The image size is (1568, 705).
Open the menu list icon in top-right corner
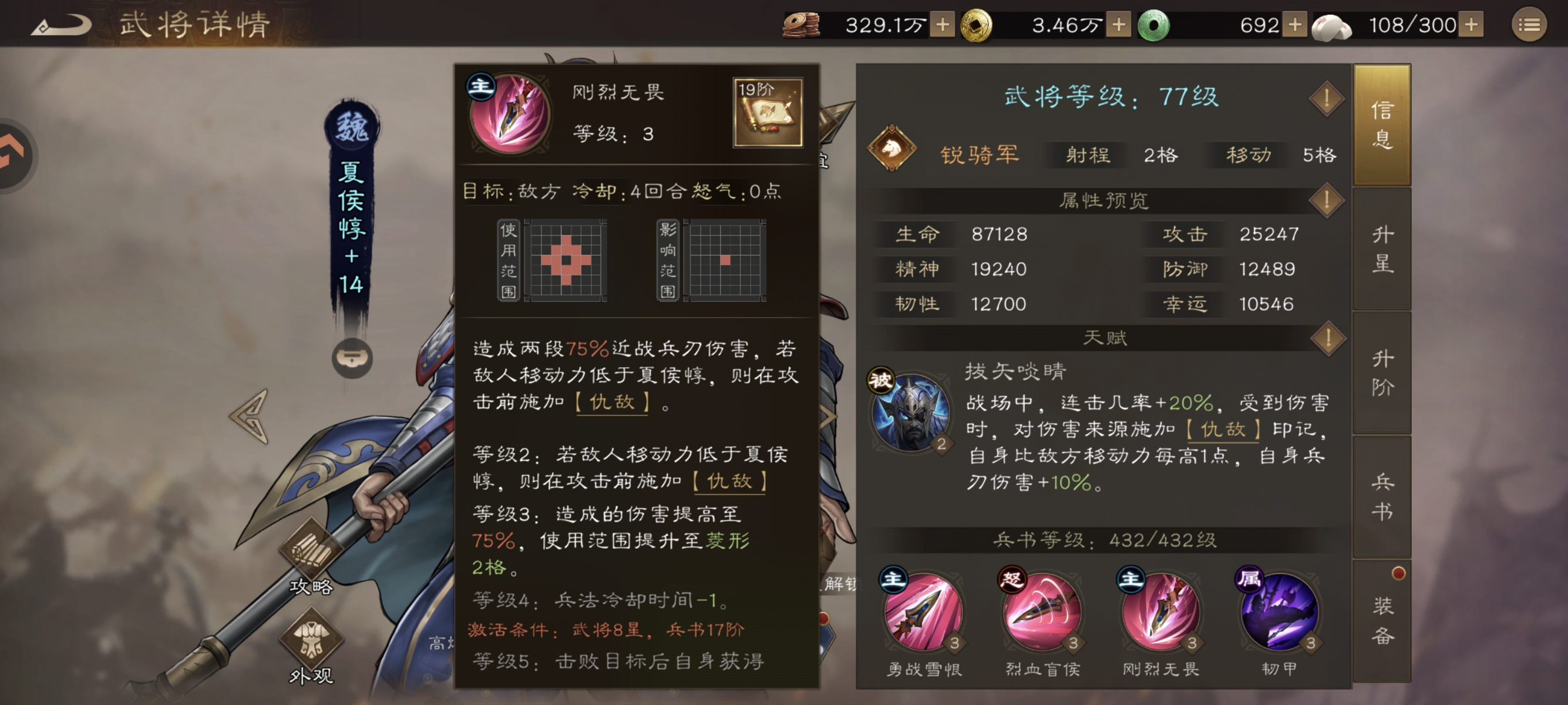1530,23
